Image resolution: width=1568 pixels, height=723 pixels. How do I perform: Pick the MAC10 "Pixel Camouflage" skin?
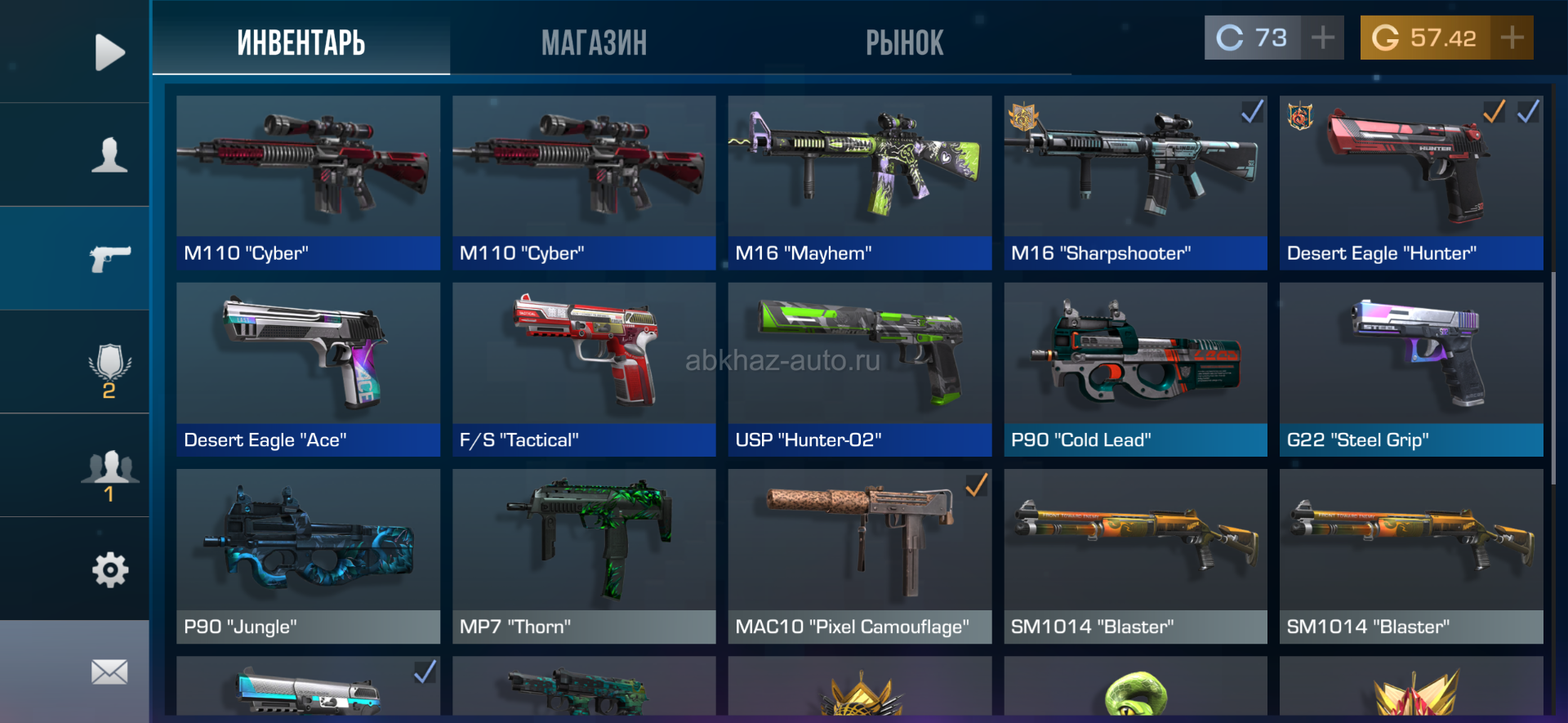point(859,556)
